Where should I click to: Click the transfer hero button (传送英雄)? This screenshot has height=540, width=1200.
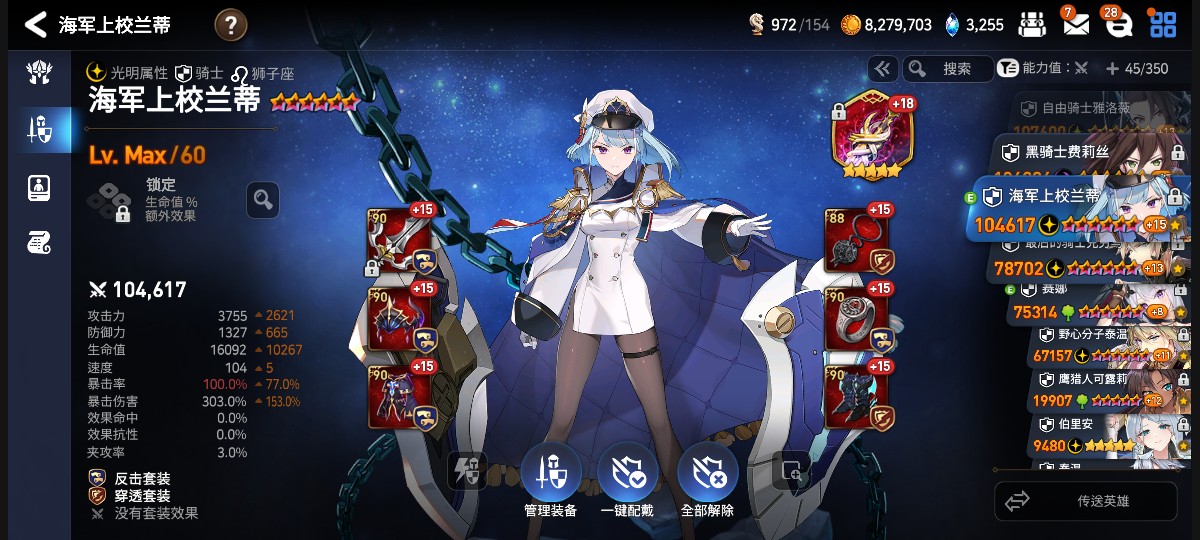click(x=1091, y=501)
